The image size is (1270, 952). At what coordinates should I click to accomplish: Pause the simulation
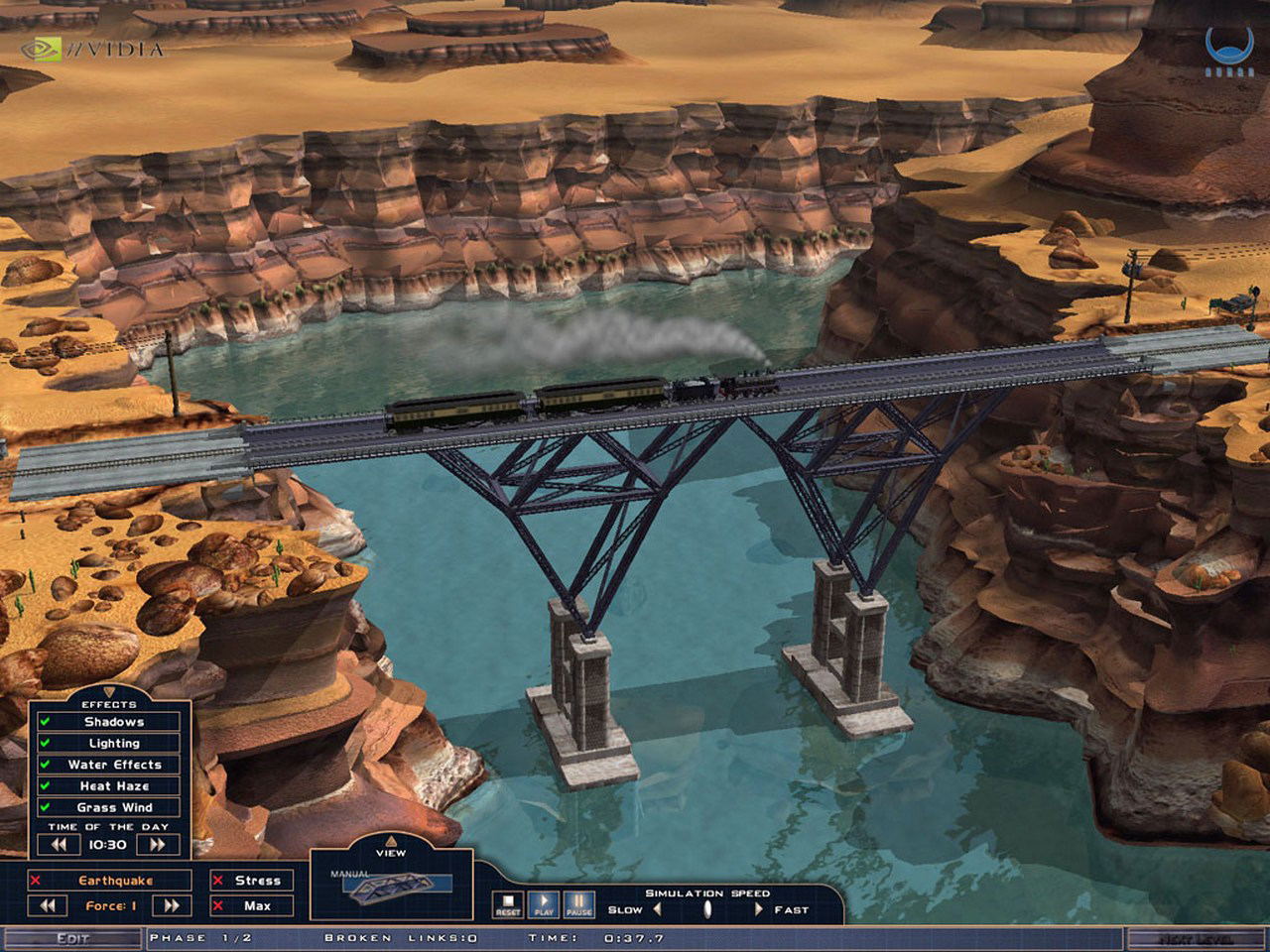[578, 904]
